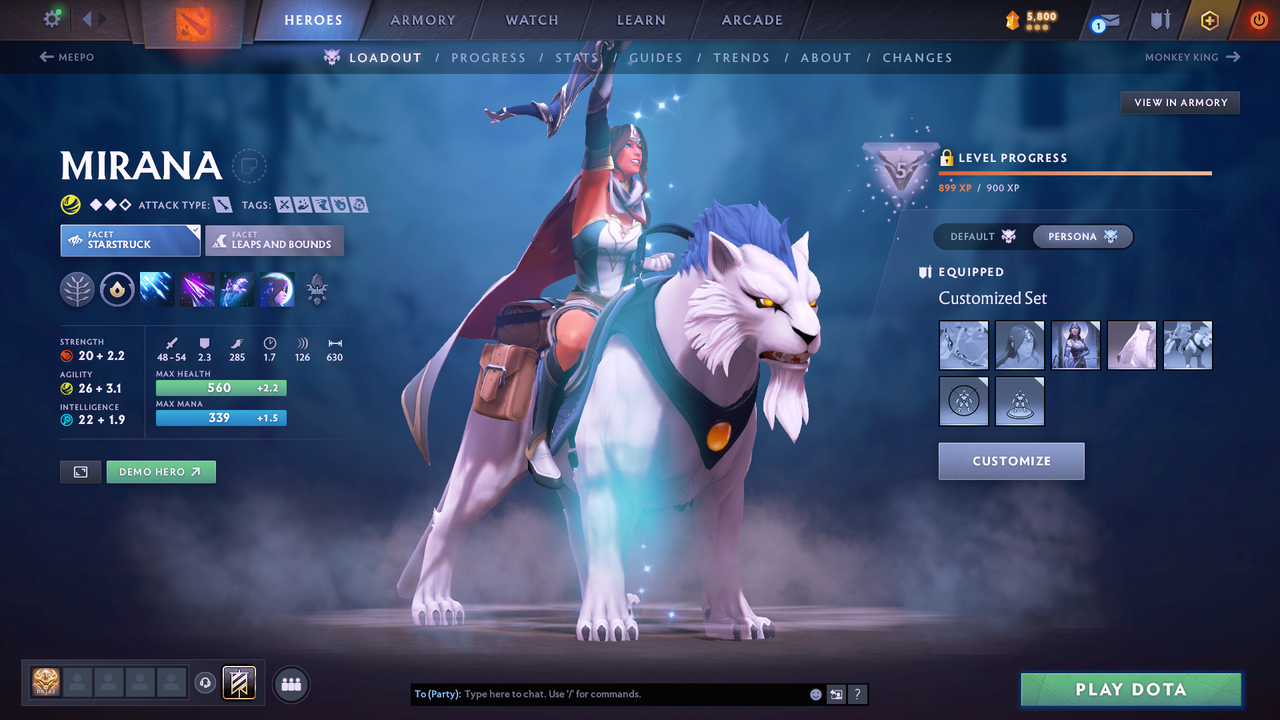Open the Dota Plus shield icon
The height and width of the screenshot is (720, 1280).
pyautogui.click(x=1160, y=20)
